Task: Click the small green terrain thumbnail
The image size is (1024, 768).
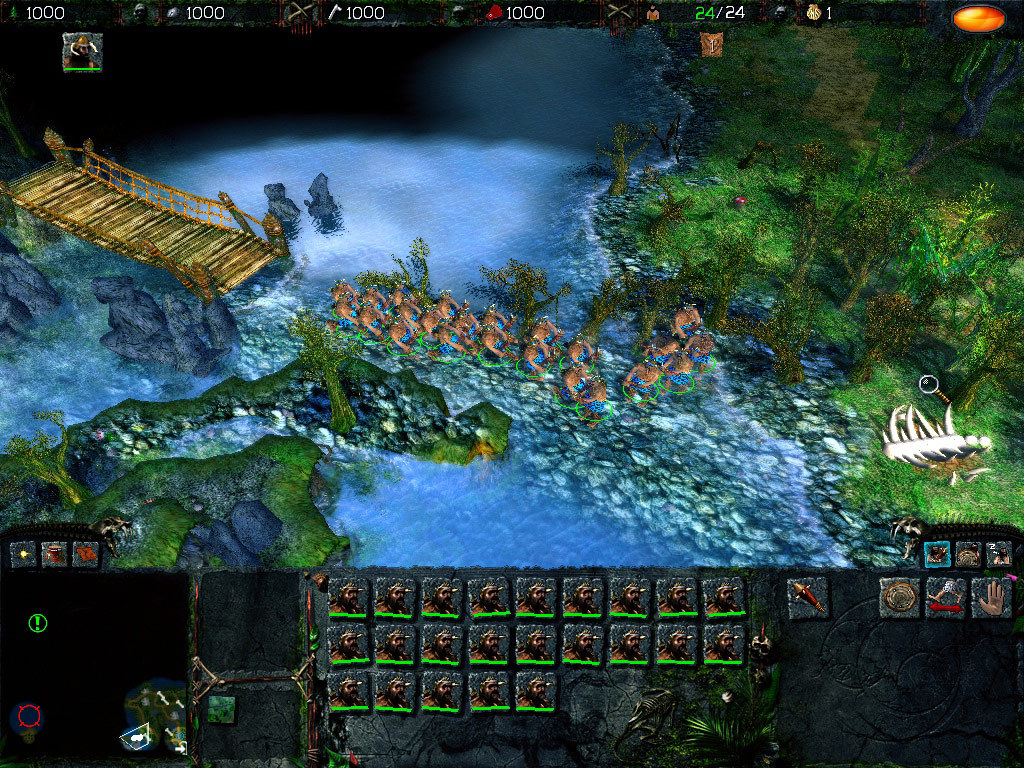Action: 221,709
